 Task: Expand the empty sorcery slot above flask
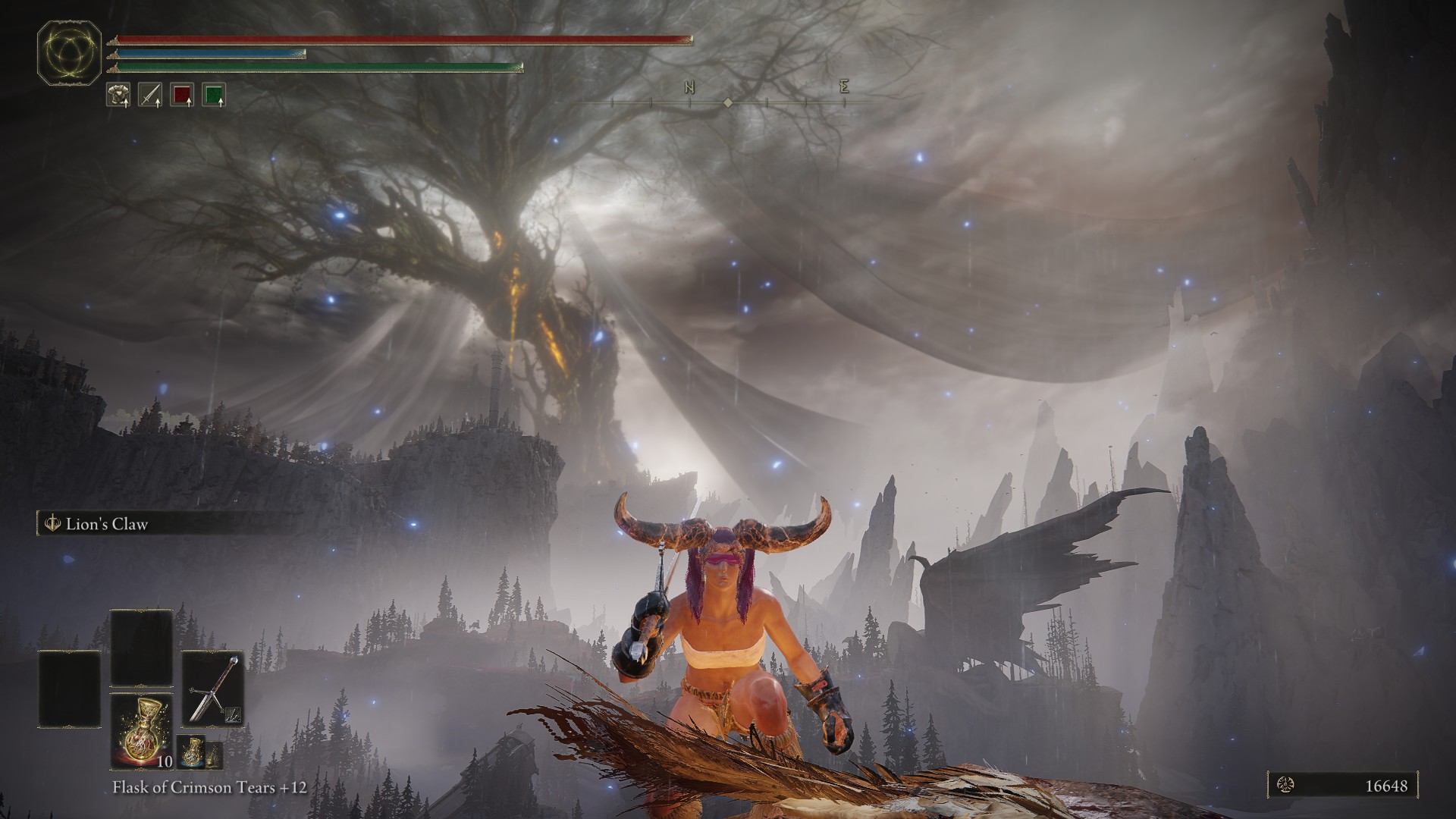140,646
